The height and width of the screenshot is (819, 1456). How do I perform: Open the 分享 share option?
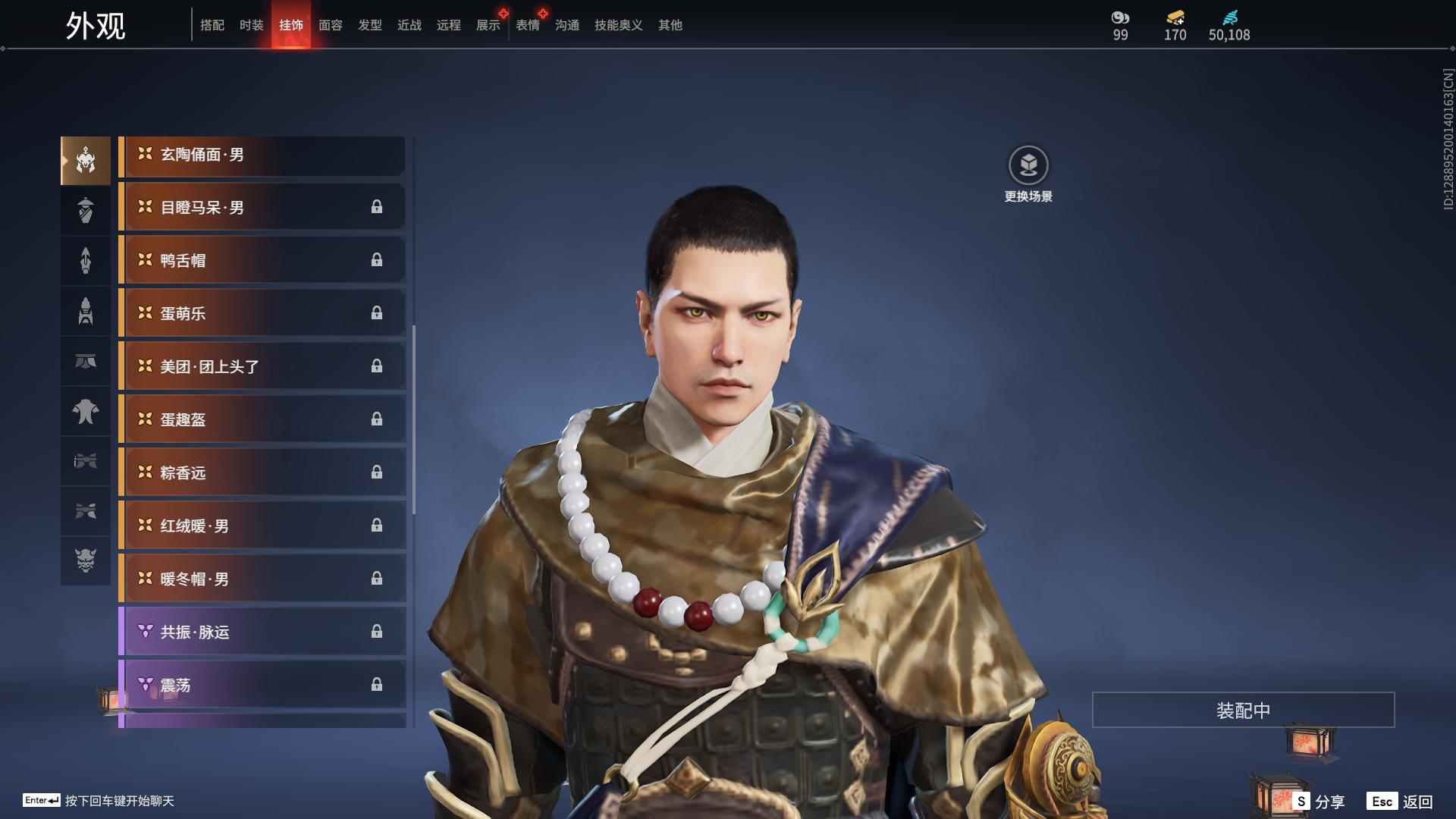coord(1319,802)
